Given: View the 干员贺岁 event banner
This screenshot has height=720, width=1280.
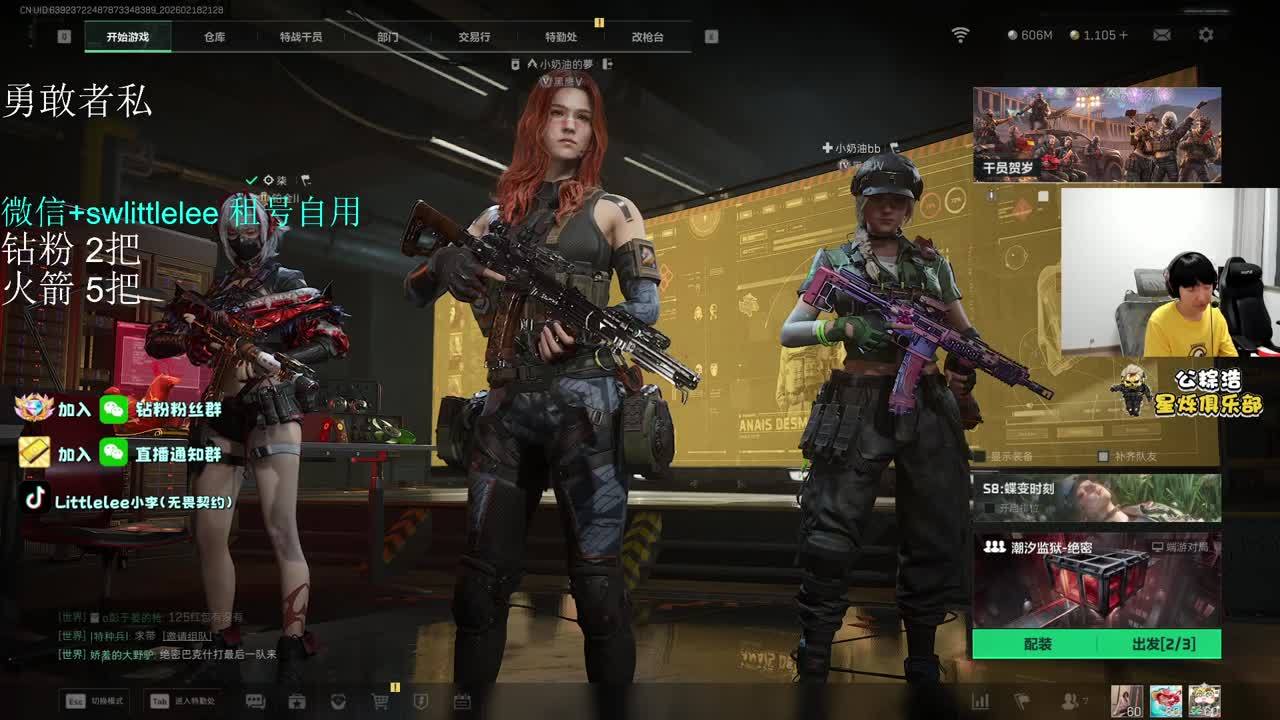Looking at the screenshot, I should (x=1097, y=134).
